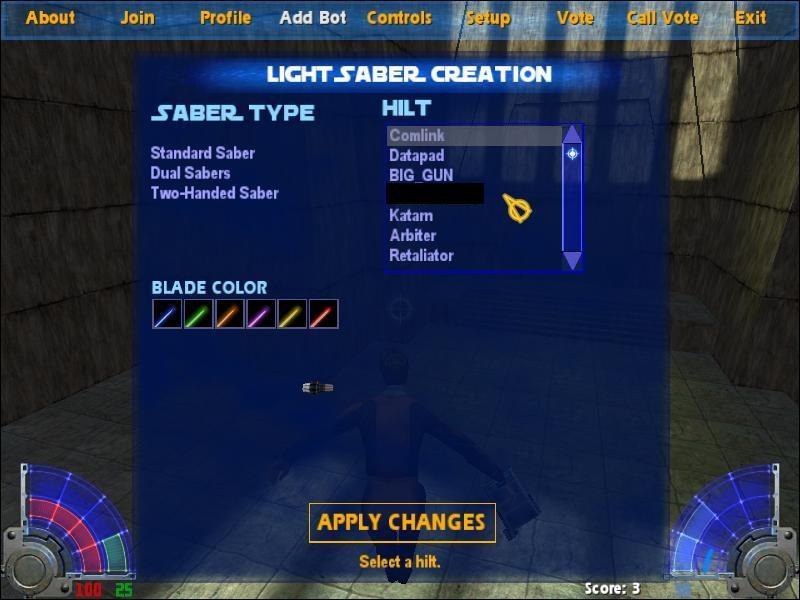Select Add Bot in top menu

click(x=313, y=18)
